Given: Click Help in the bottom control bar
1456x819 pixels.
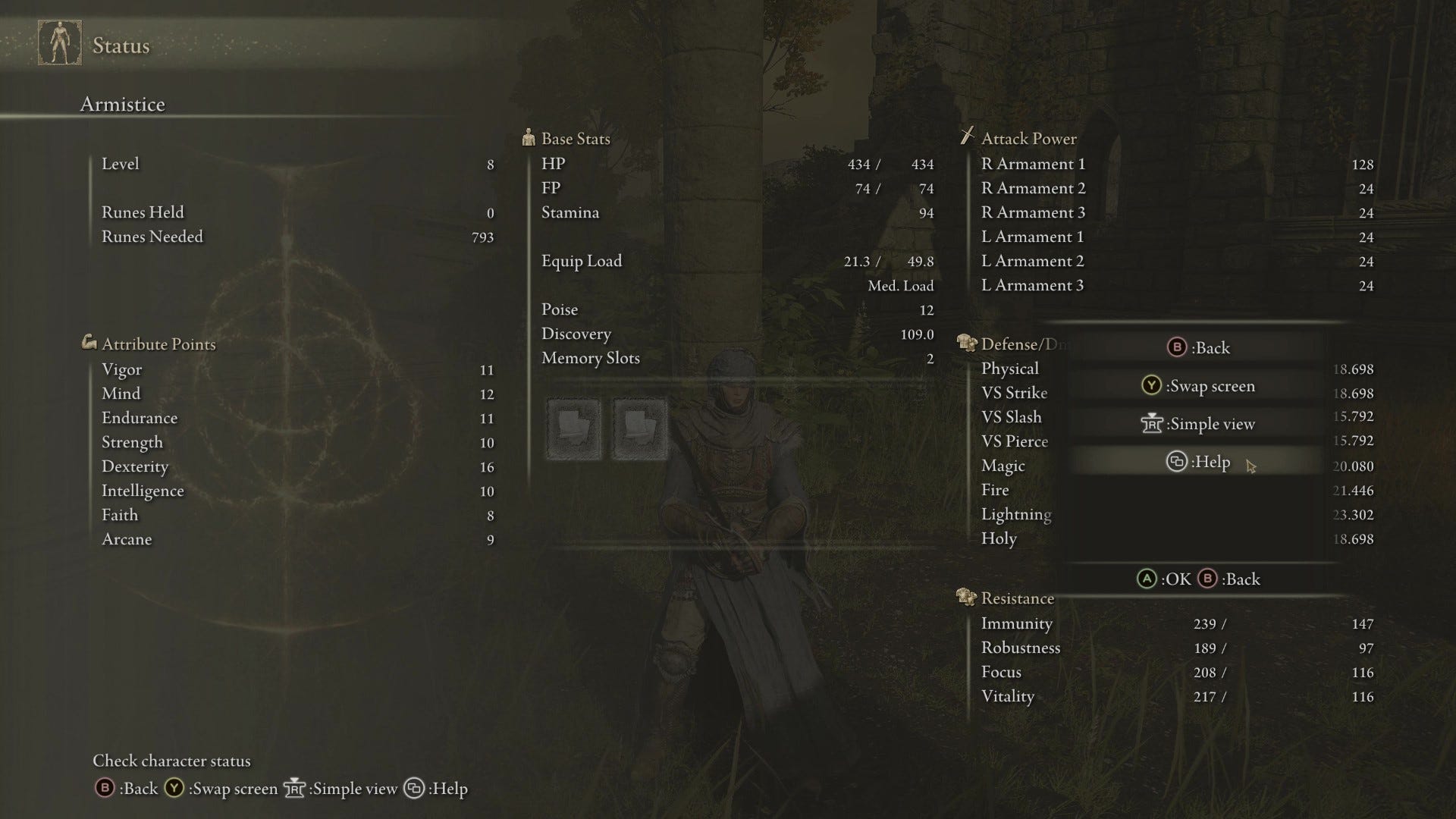Looking at the screenshot, I should pos(447,789).
